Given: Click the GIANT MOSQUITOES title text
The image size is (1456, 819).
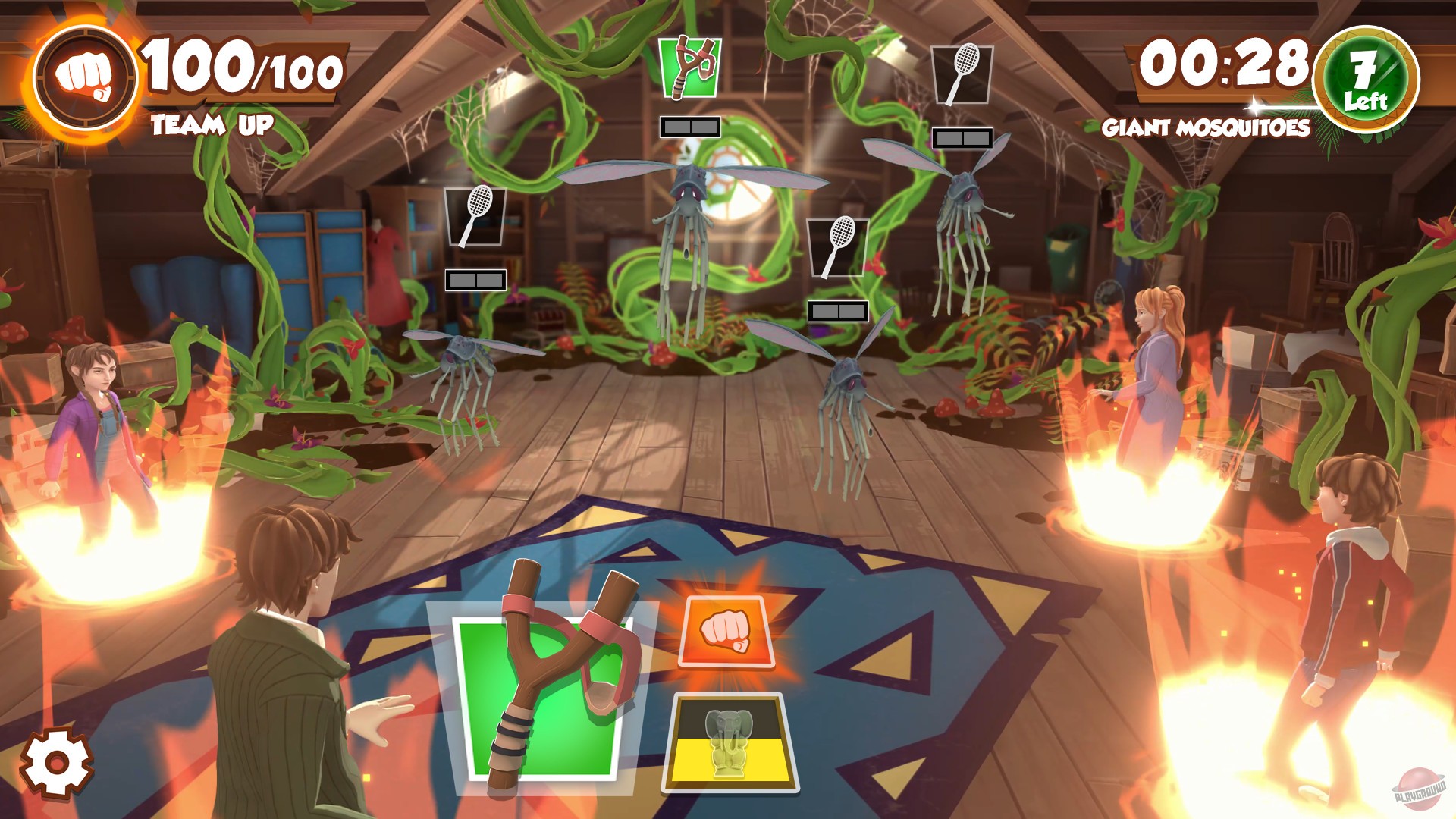Looking at the screenshot, I should [1206, 127].
